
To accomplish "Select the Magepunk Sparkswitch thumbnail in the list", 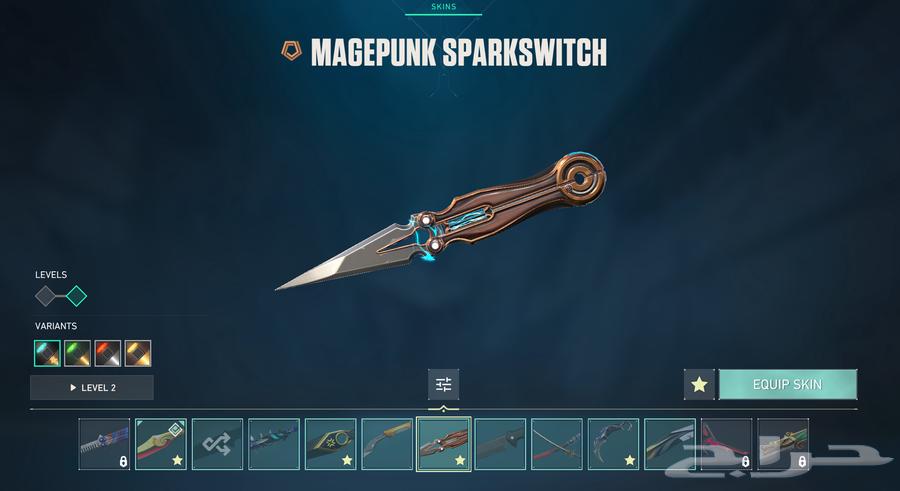I will pos(444,444).
